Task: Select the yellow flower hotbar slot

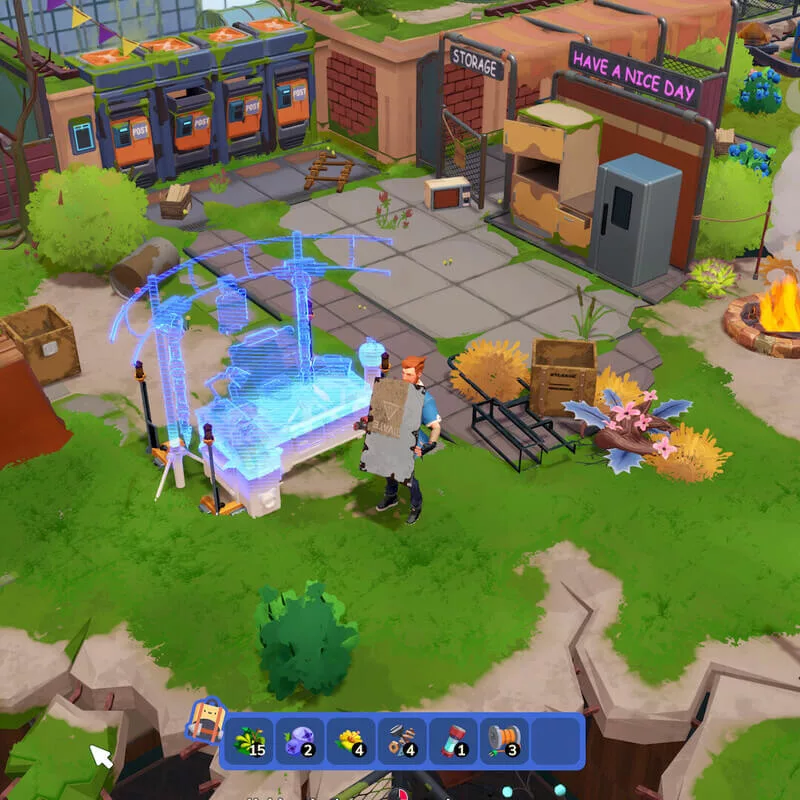Action: [x=351, y=741]
